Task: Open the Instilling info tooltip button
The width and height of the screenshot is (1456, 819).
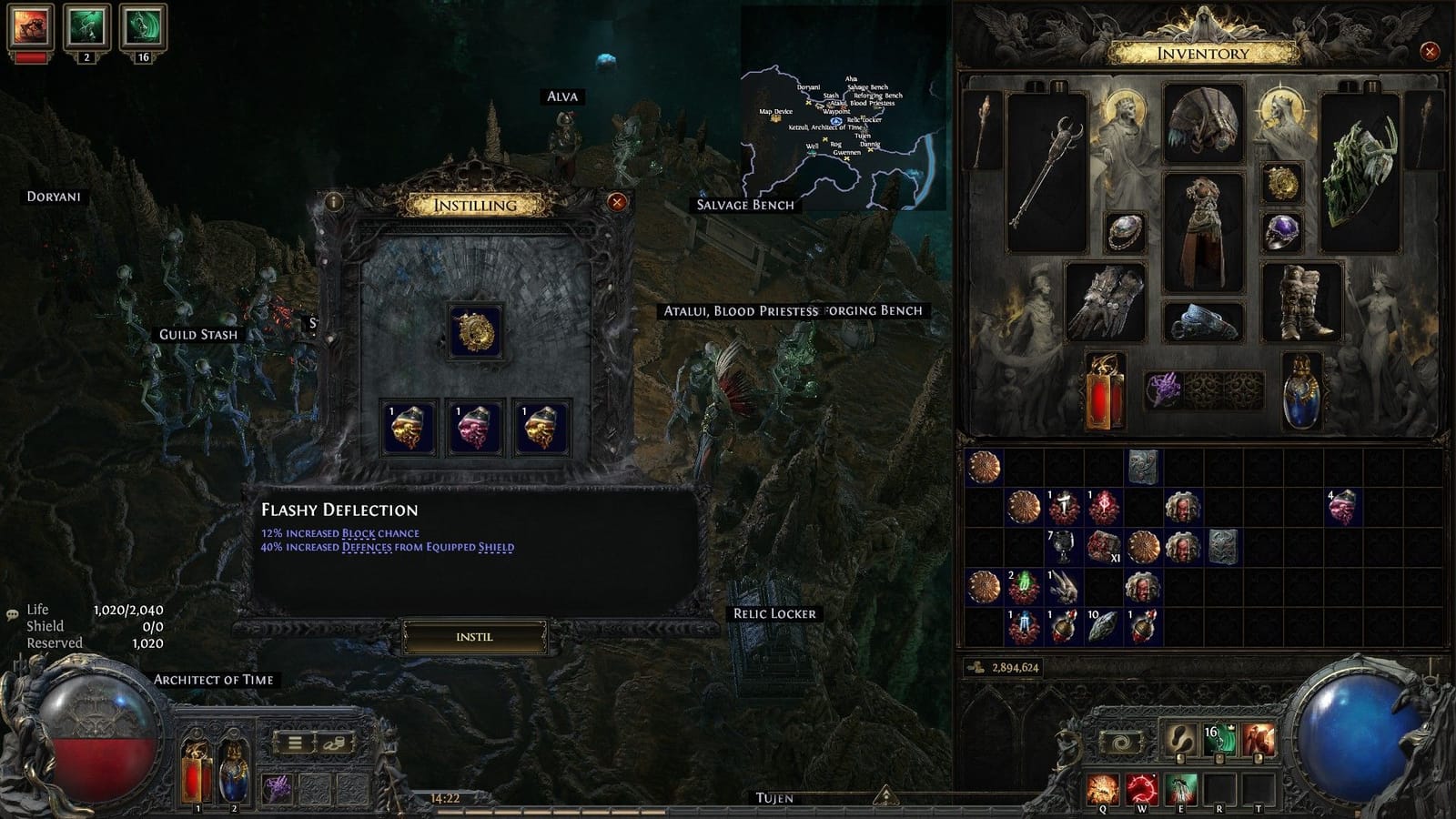Action: coord(336,204)
